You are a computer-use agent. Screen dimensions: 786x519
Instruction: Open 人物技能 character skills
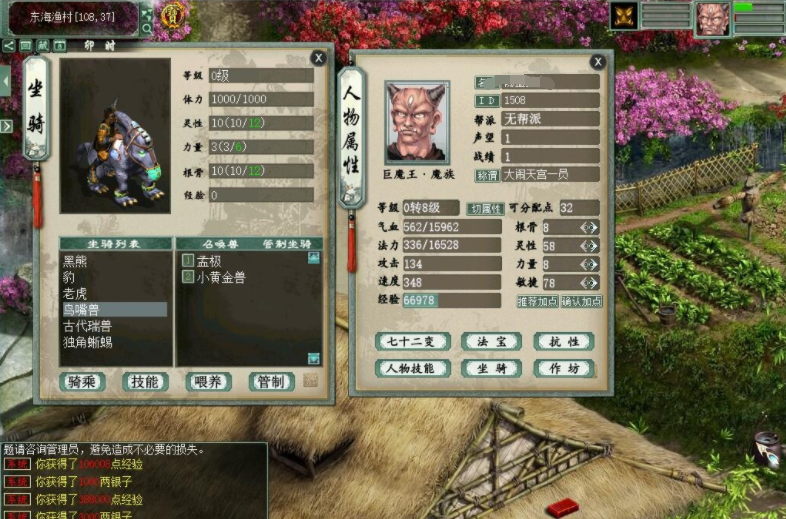point(411,368)
